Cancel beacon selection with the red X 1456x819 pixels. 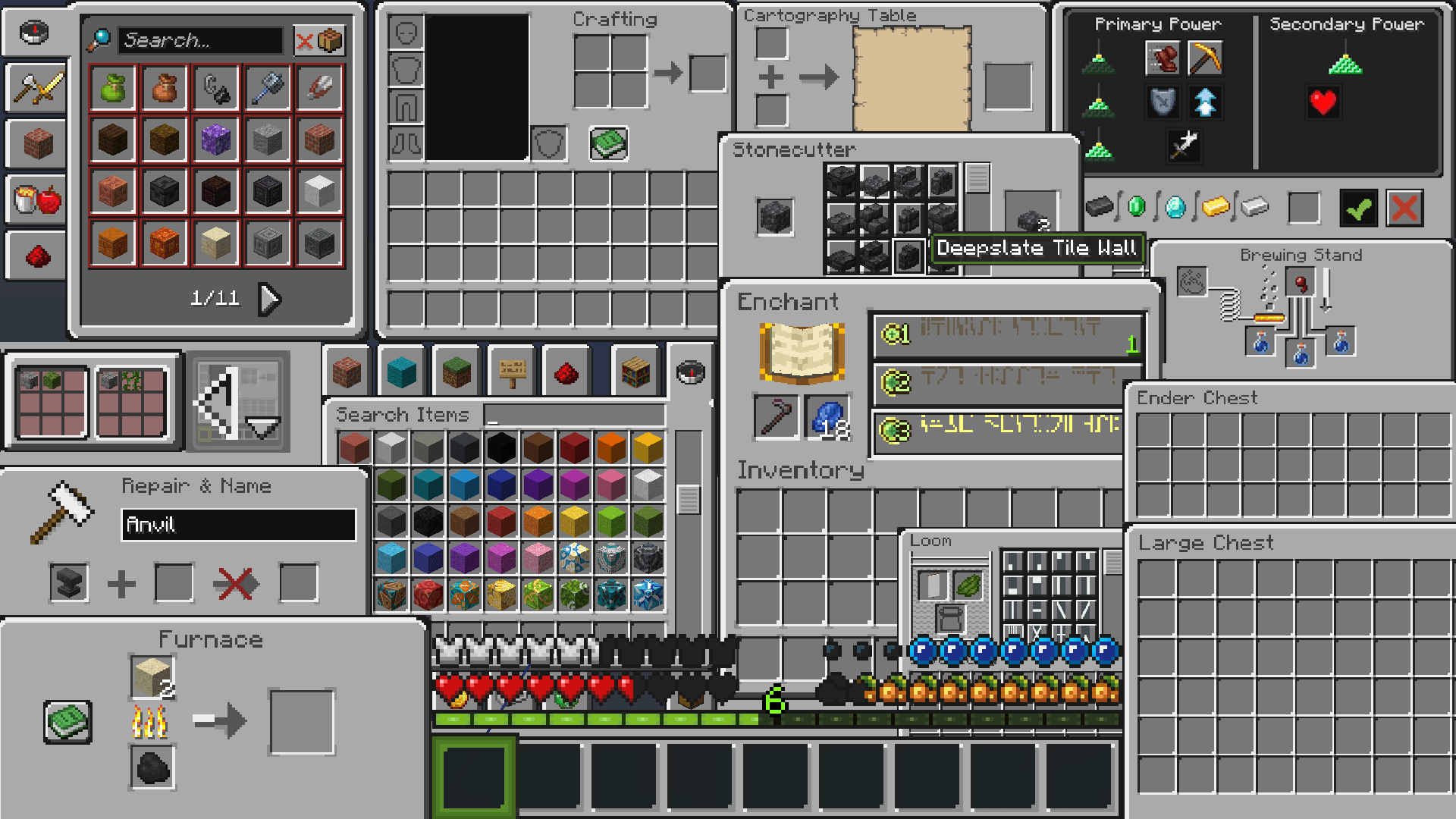tap(1404, 208)
